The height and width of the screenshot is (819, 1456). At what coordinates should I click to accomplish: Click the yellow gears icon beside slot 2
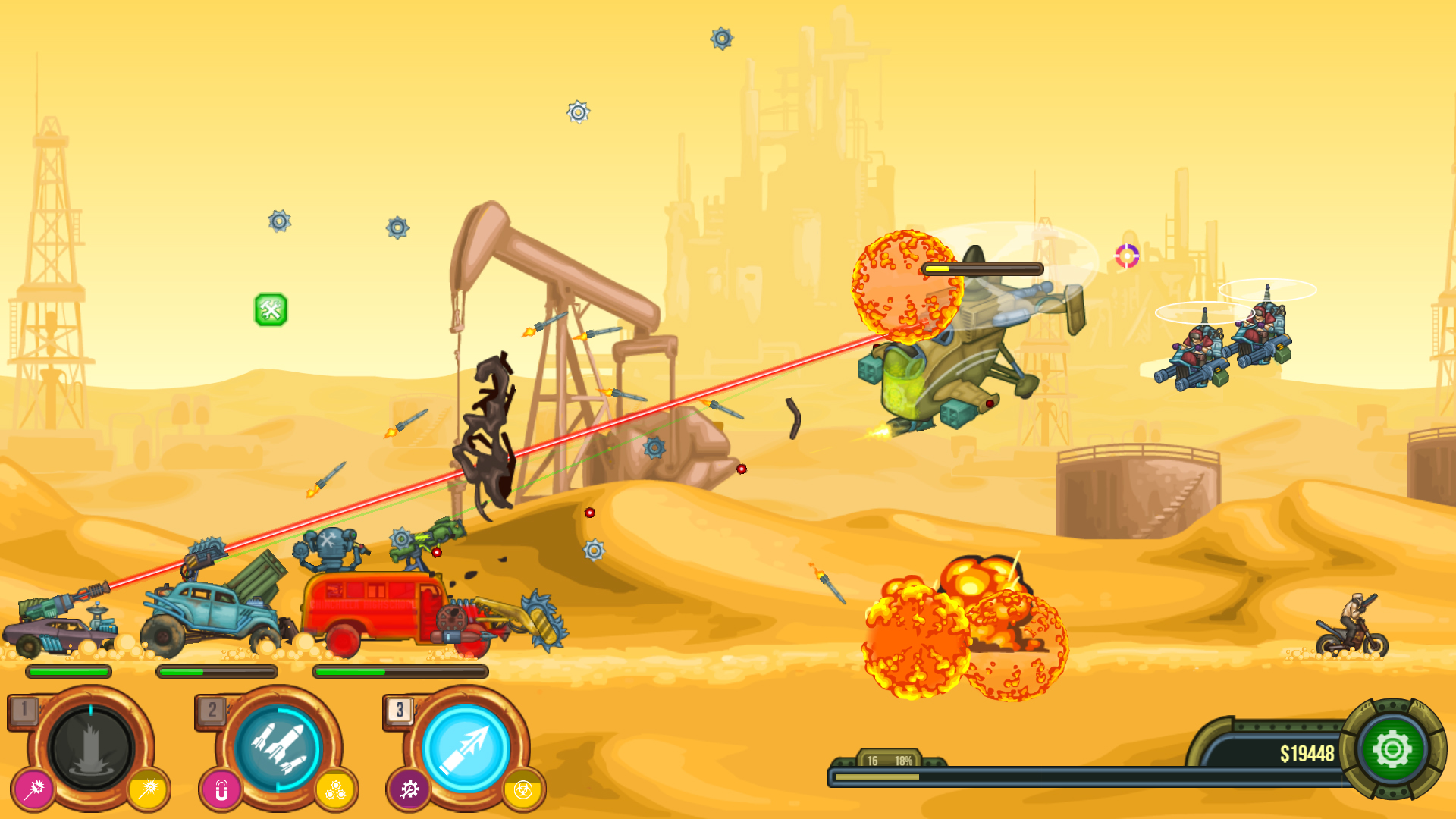[x=336, y=789]
